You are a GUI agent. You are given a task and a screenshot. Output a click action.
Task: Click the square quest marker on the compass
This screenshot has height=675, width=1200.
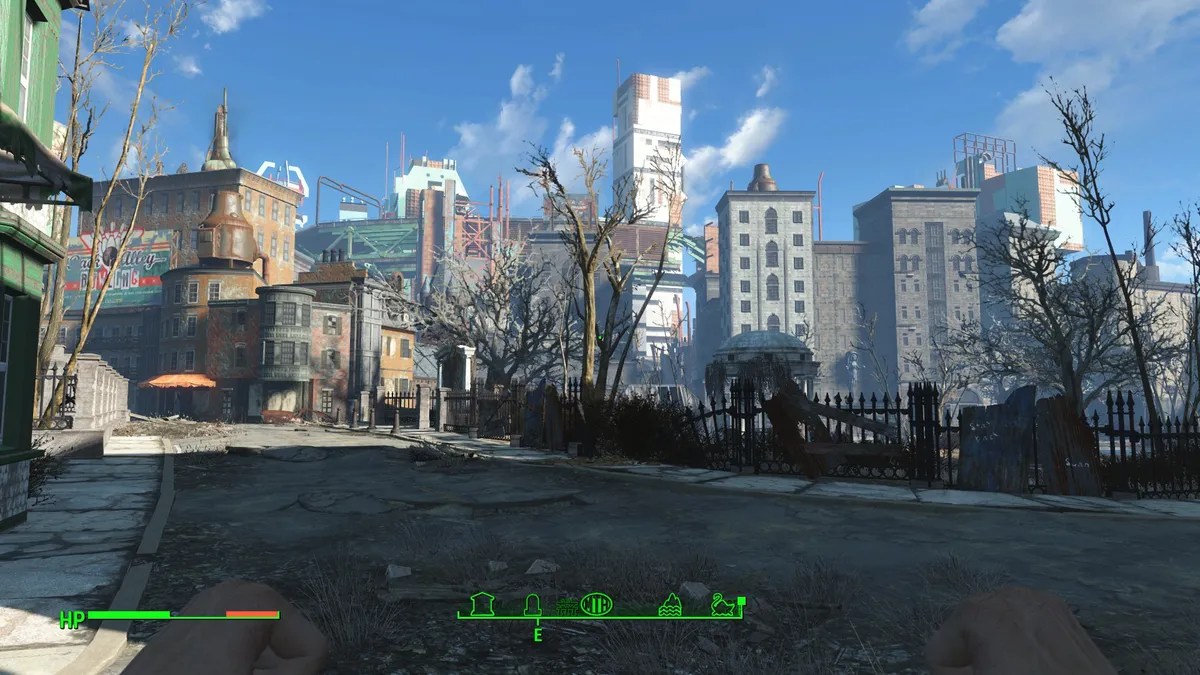pyautogui.click(x=741, y=600)
